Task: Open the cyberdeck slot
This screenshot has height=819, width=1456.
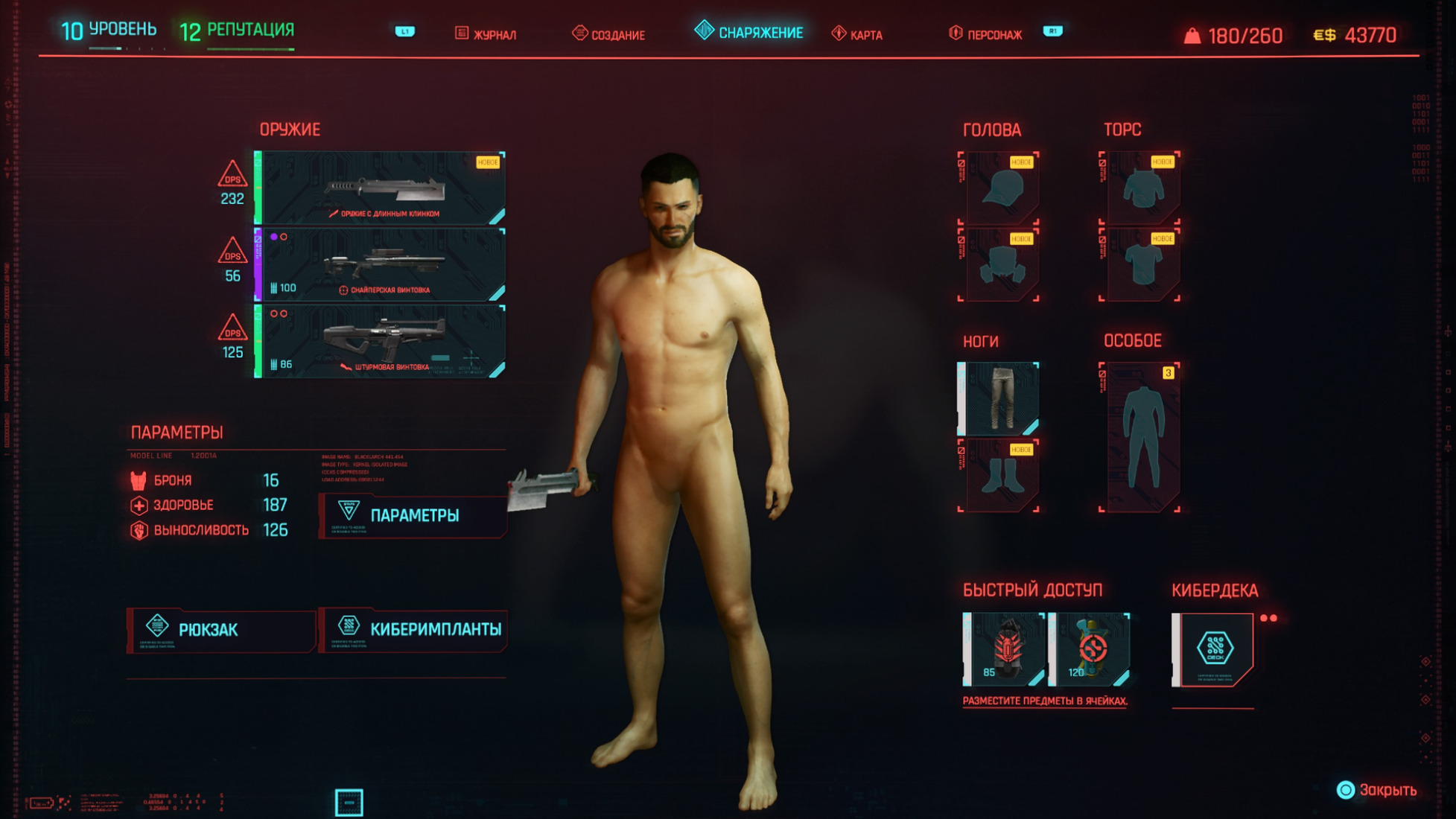Action: [x=1213, y=649]
